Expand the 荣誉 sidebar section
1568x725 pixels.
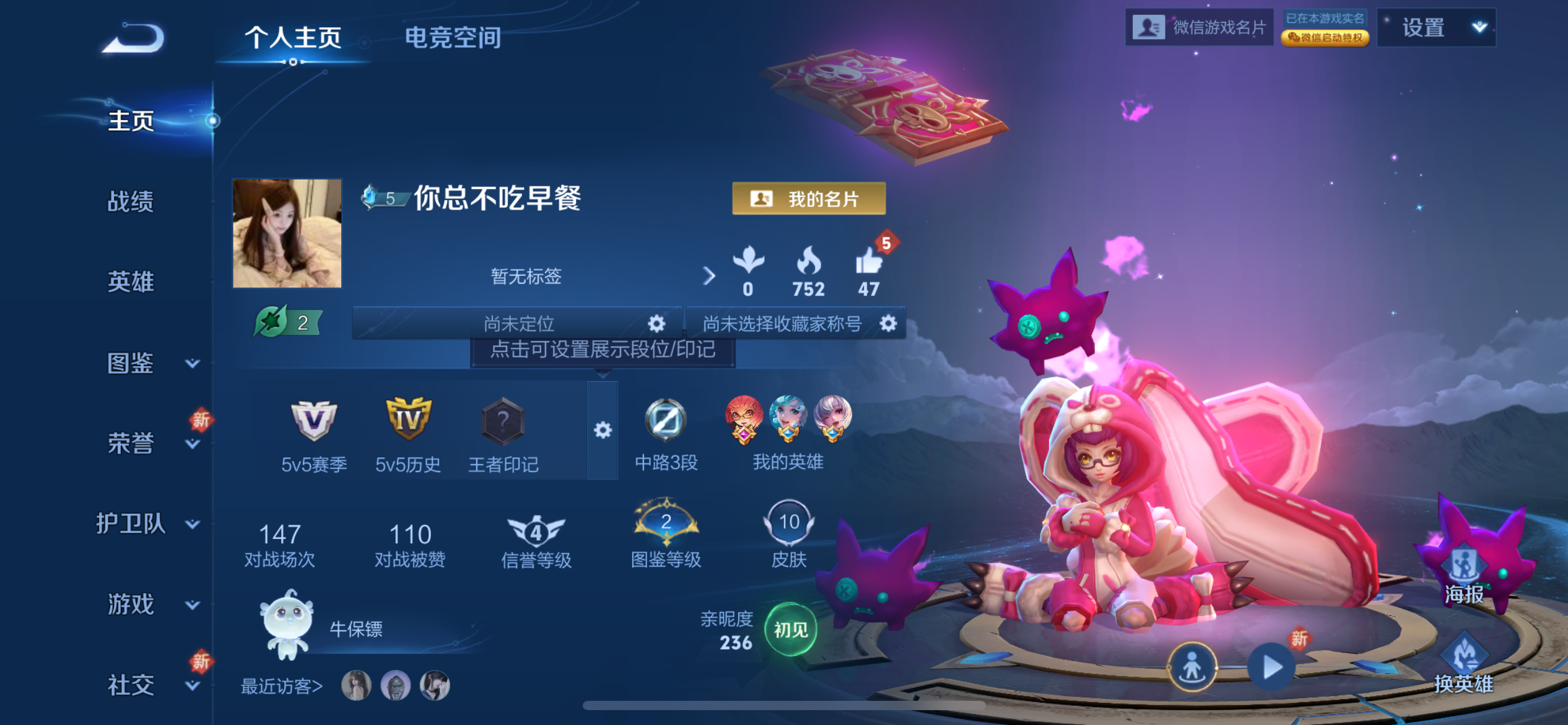[133, 442]
